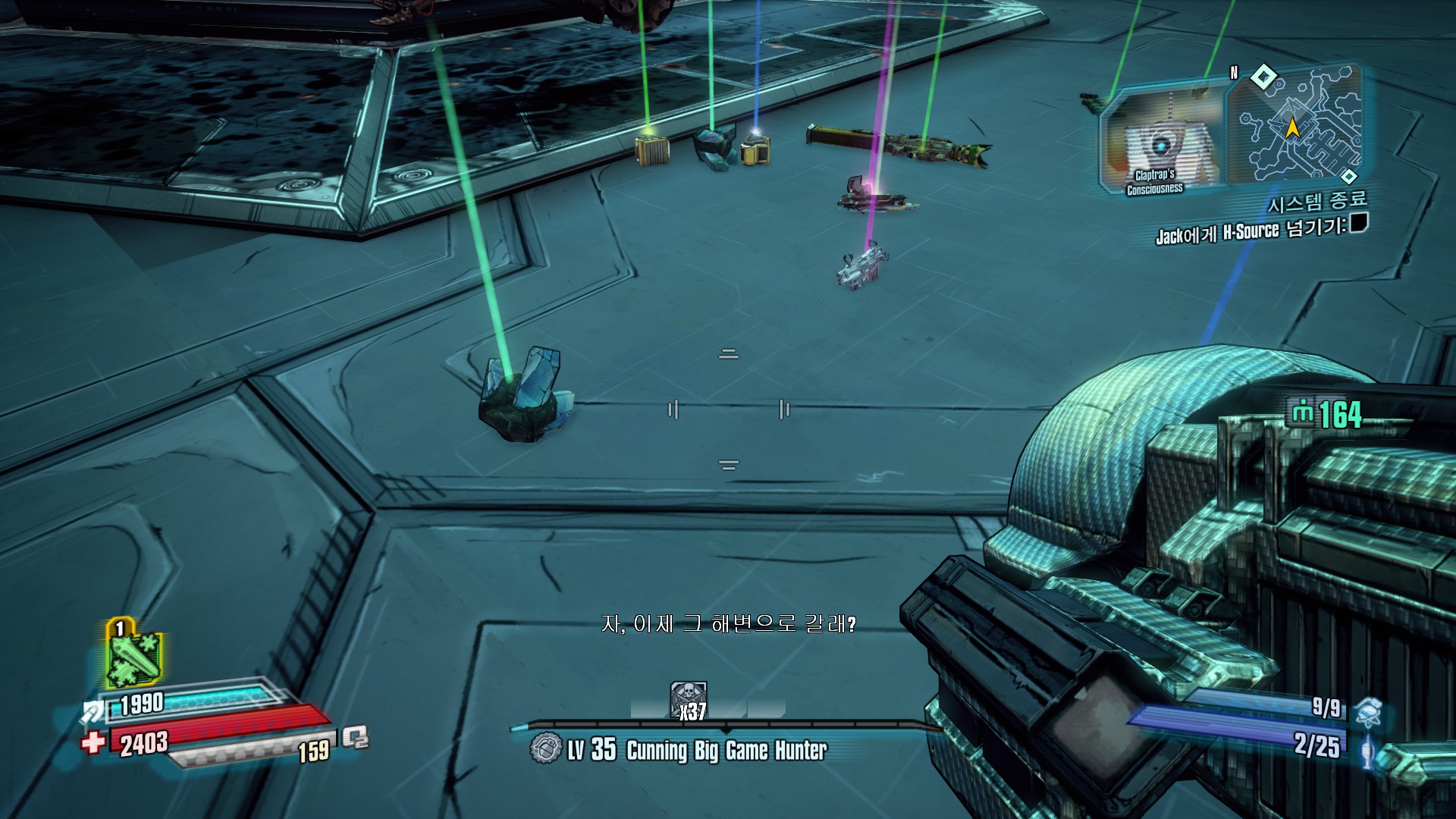Image resolution: width=1456 pixels, height=819 pixels.
Task: Click the moonstone currency icon
Action: point(1302,413)
